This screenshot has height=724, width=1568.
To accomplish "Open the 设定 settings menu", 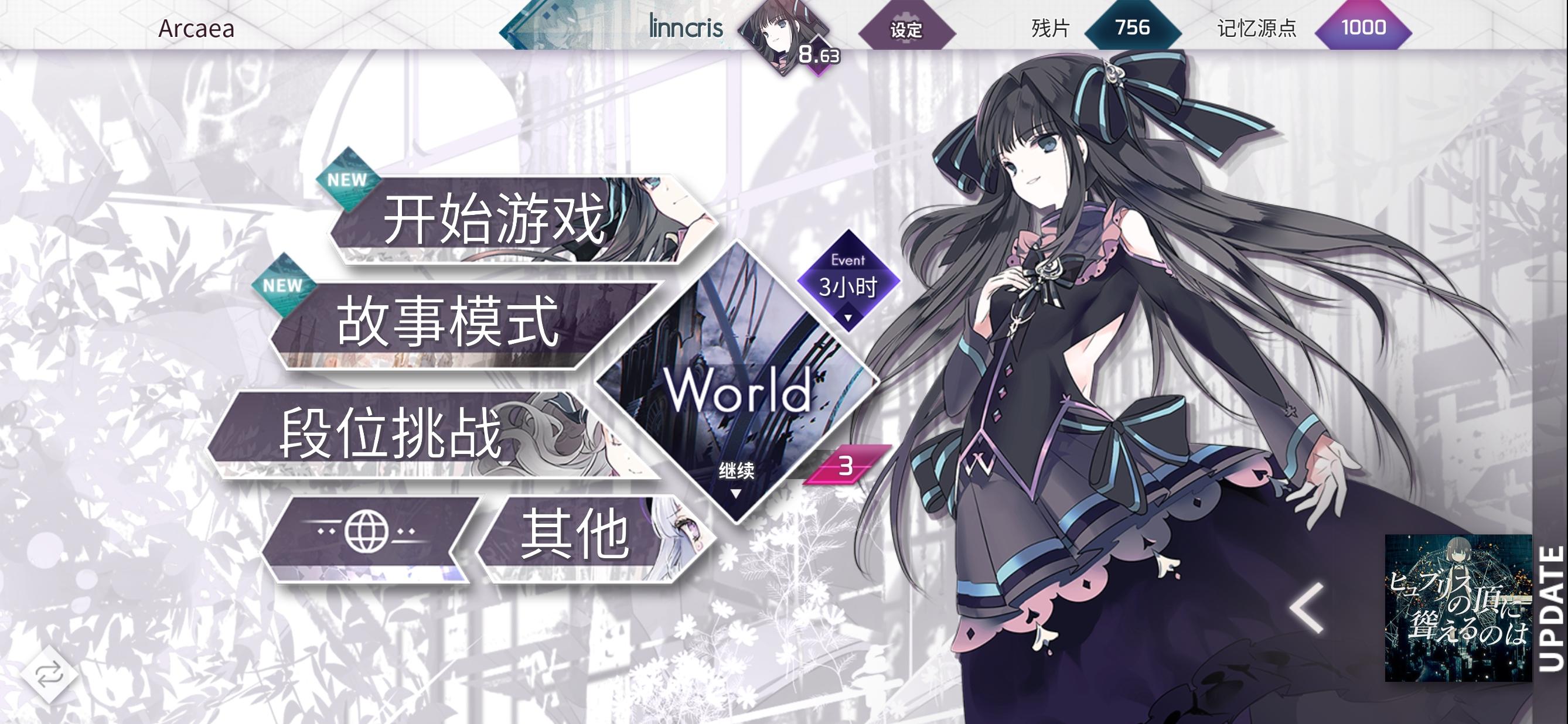I will [906, 27].
